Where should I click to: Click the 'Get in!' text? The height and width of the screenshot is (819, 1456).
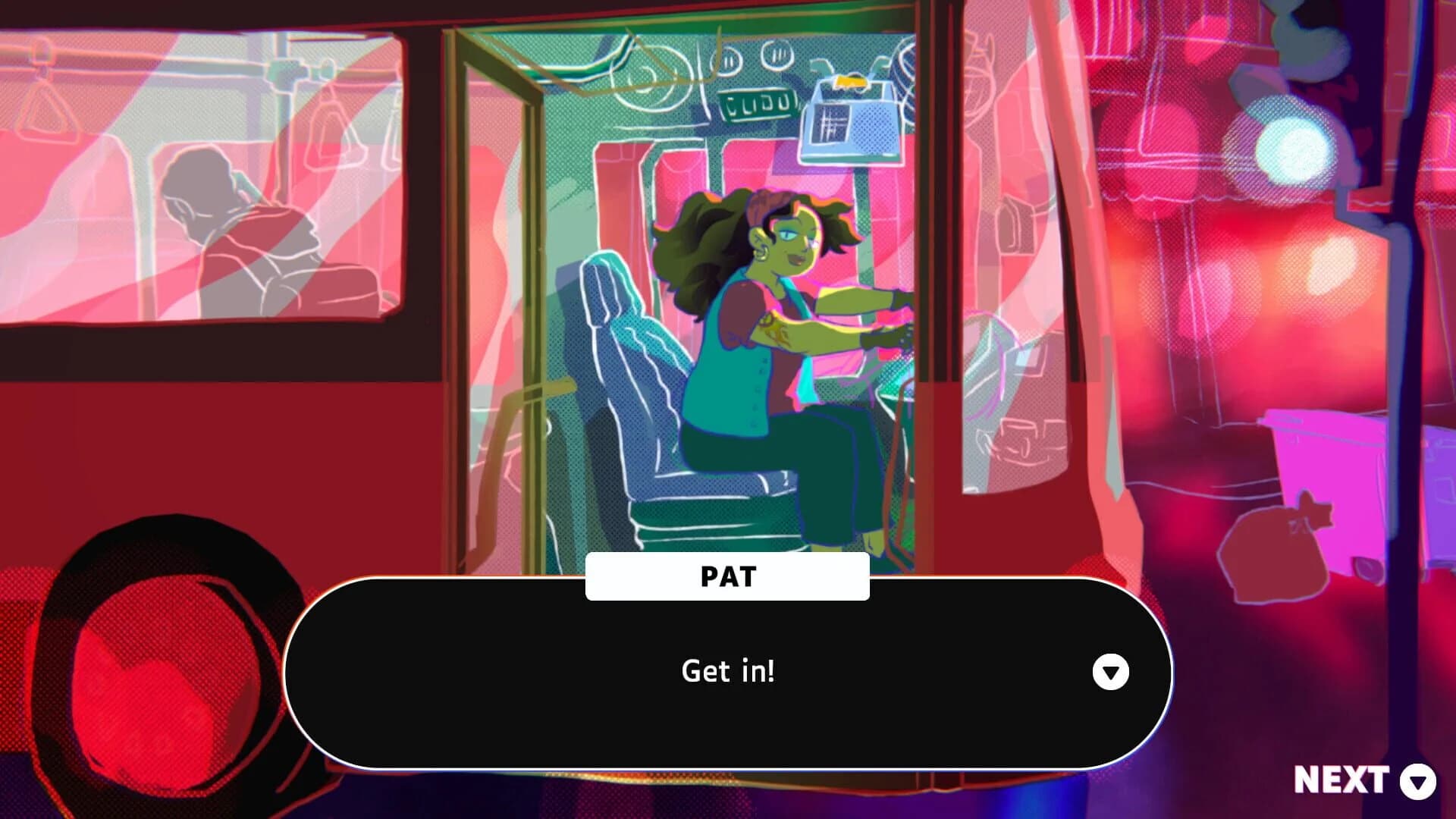click(730, 671)
